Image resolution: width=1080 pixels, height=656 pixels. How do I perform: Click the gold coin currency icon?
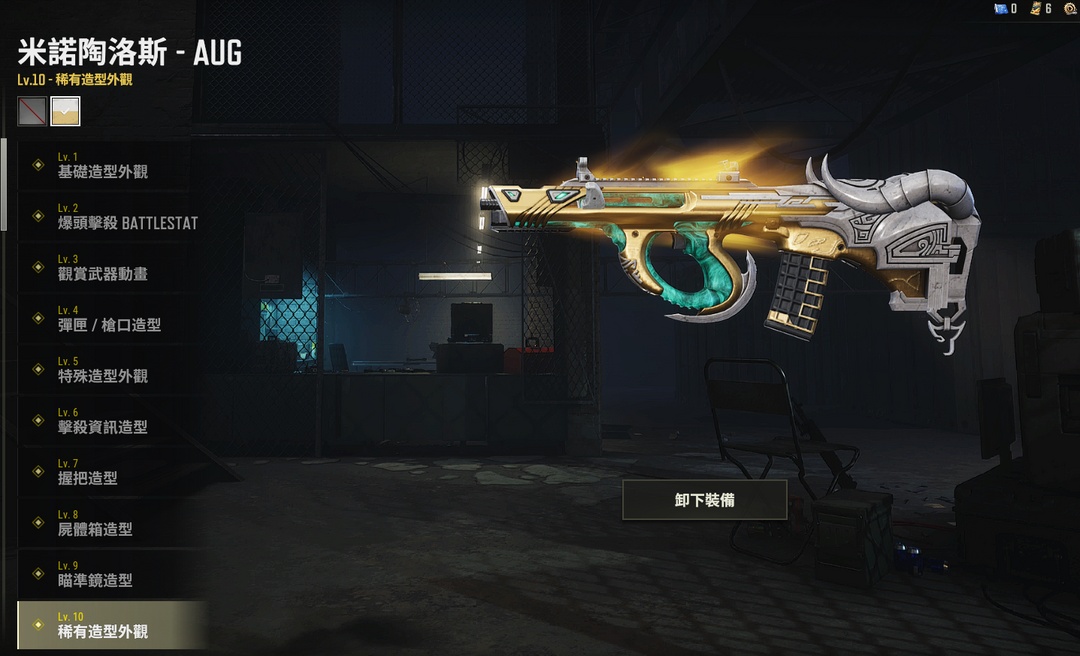point(1070,8)
